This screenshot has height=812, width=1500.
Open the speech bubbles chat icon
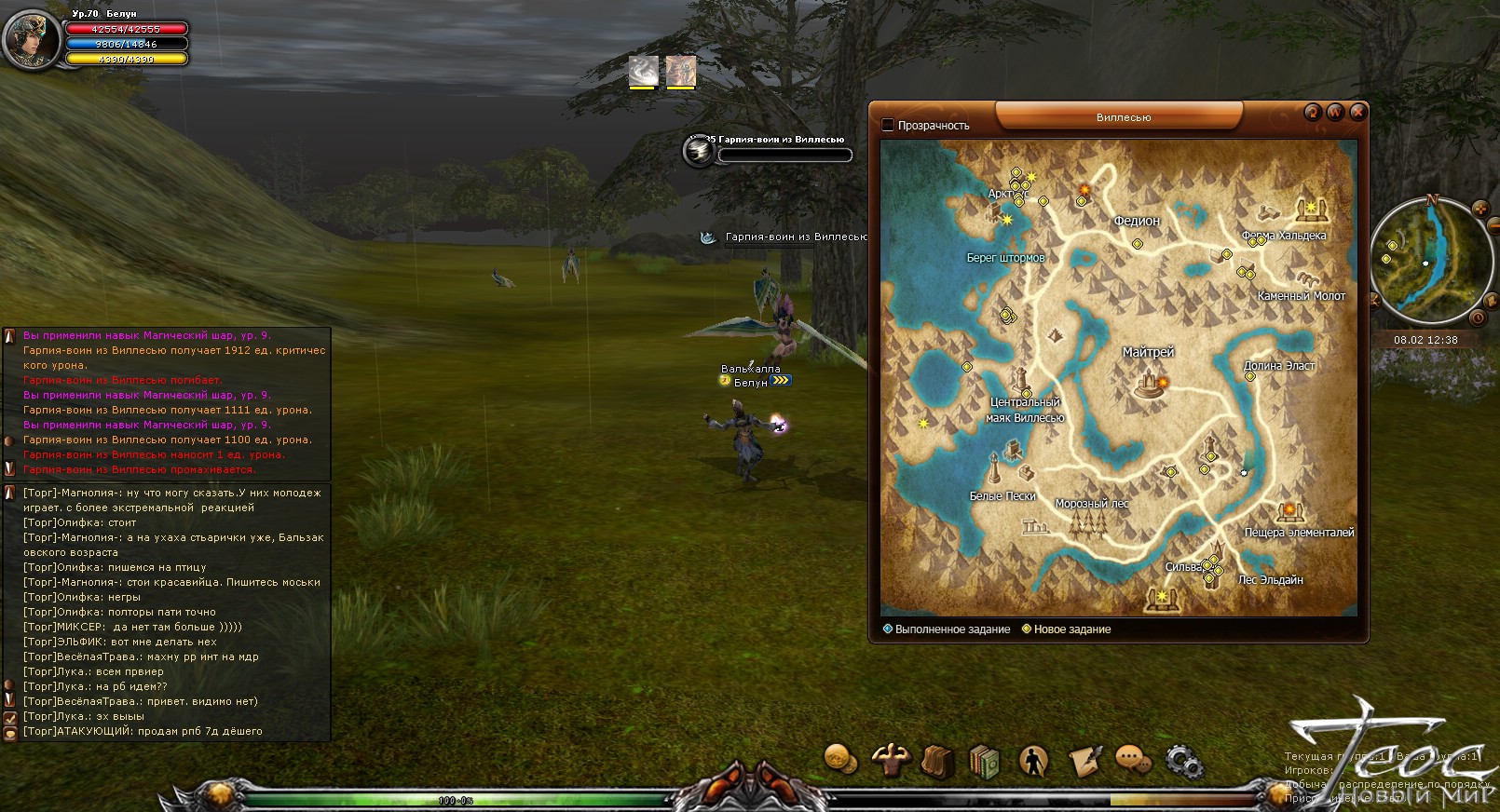1133,761
